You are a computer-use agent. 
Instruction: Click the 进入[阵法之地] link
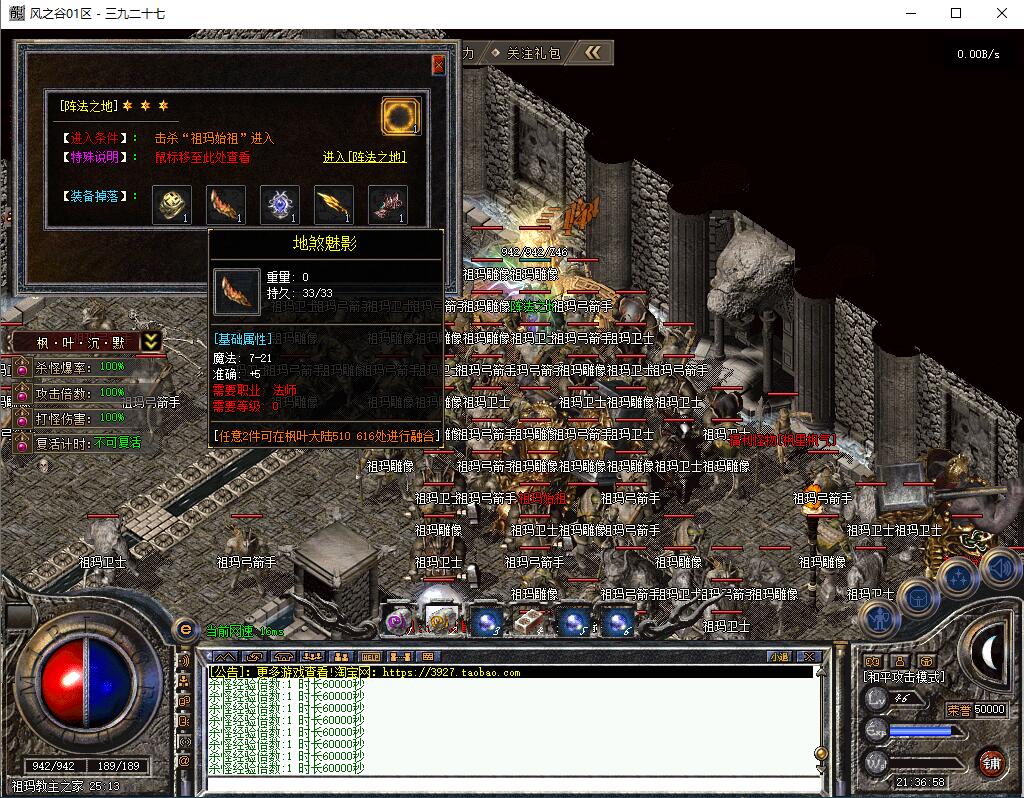pyautogui.click(x=364, y=157)
